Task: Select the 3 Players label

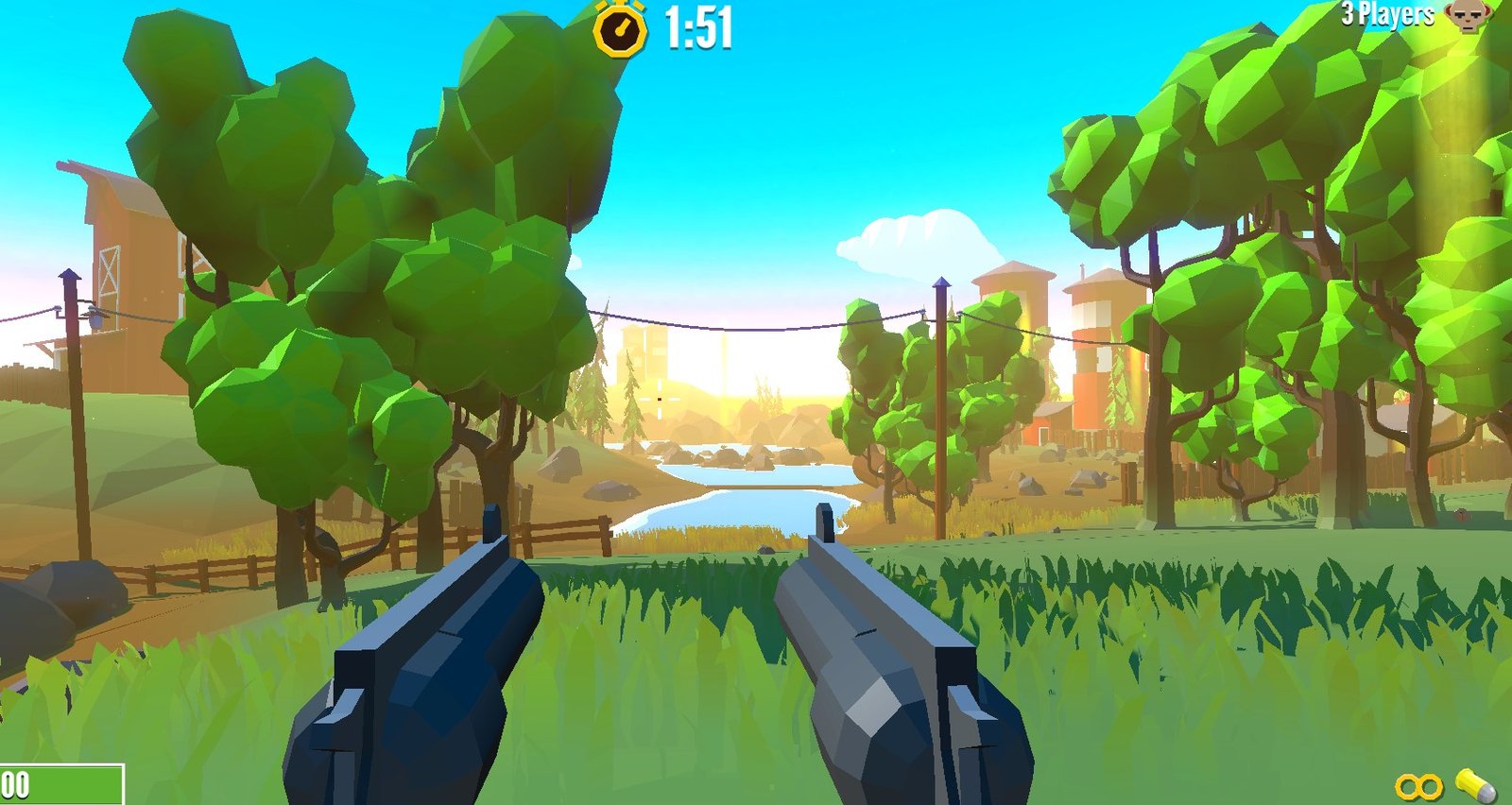Action: 1389,13
